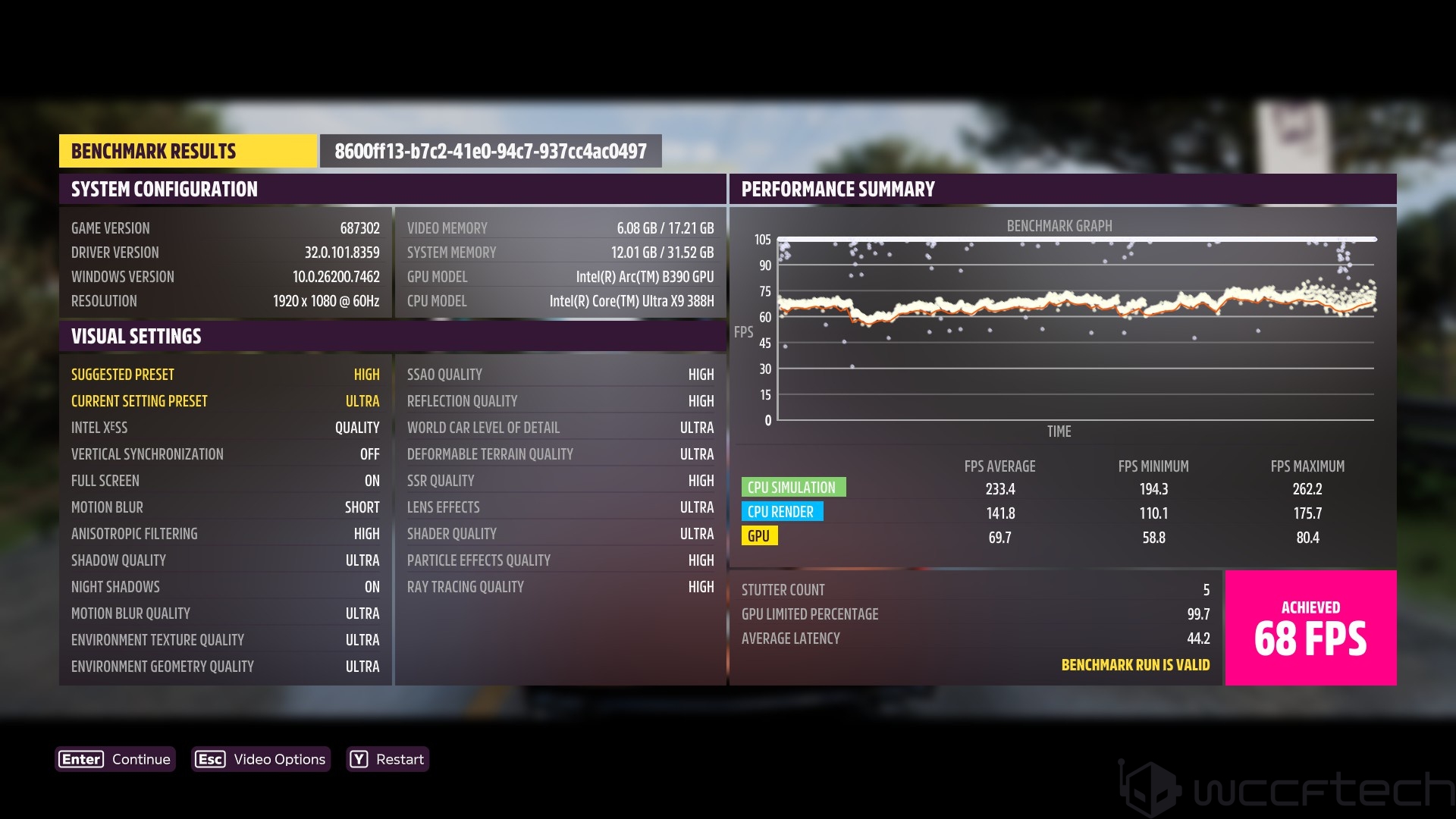Image resolution: width=1456 pixels, height=819 pixels.
Task: Restart the benchmark run
Action: click(388, 759)
